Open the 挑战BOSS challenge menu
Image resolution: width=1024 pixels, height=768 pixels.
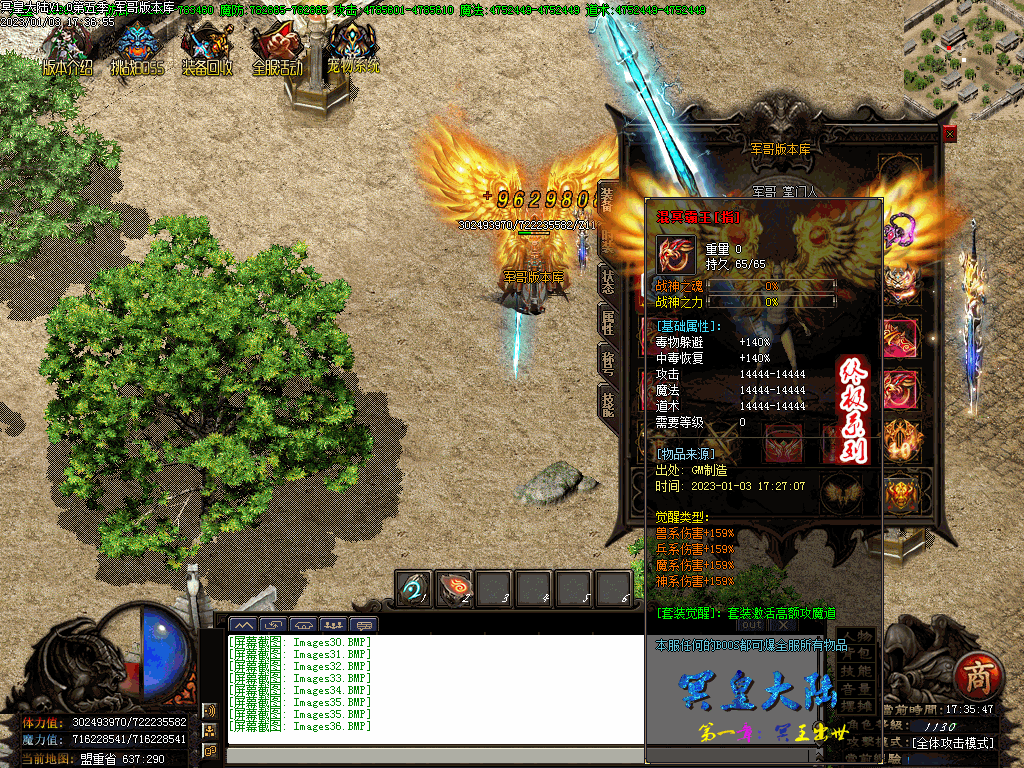pyautogui.click(x=139, y=48)
